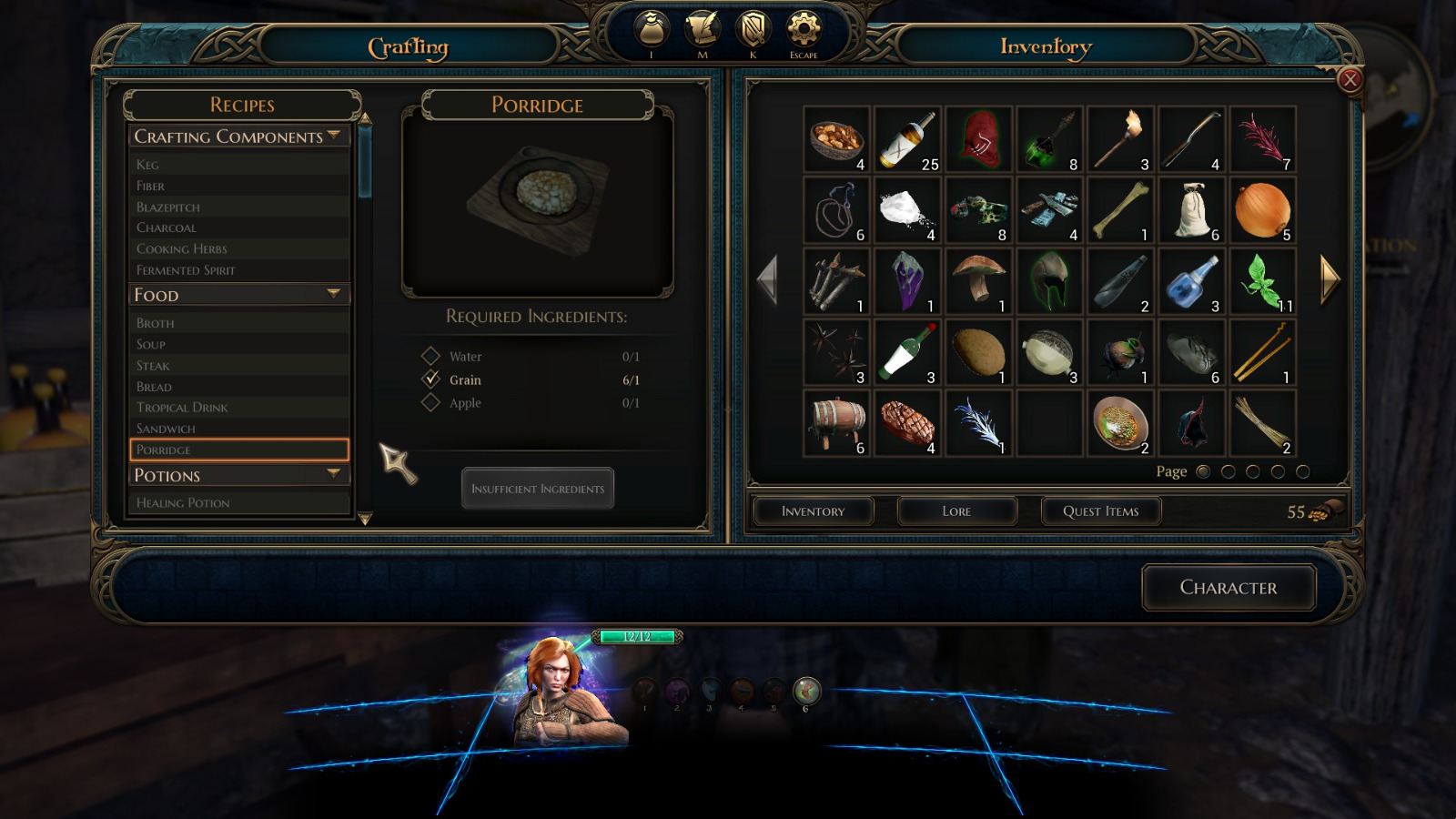Image resolution: width=1456 pixels, height=819 pixels.
Task: Uncheck the Grain ingredient checkbox
Action: point(430,379)
